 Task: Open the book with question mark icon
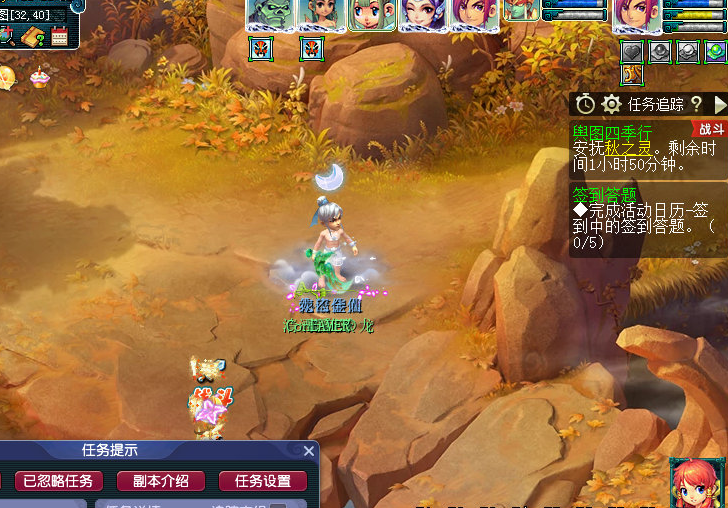point(33,37)
